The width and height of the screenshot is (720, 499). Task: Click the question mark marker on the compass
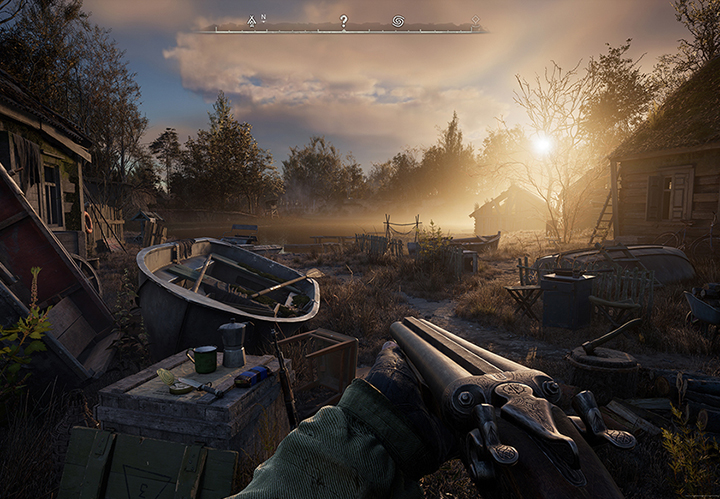(x=343, y=20)
